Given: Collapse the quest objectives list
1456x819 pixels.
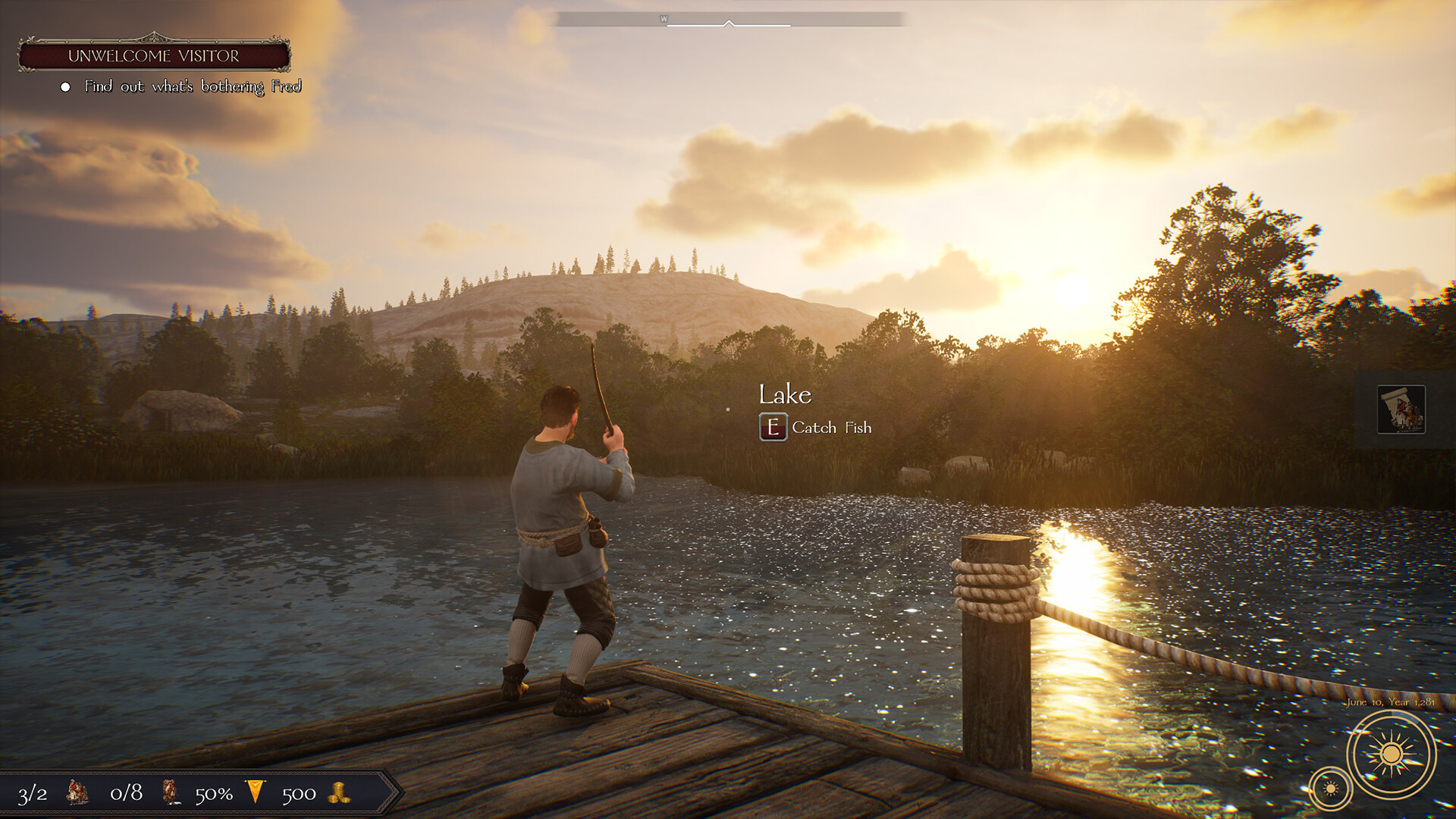Looking at the screenshot, I should 193,86.
